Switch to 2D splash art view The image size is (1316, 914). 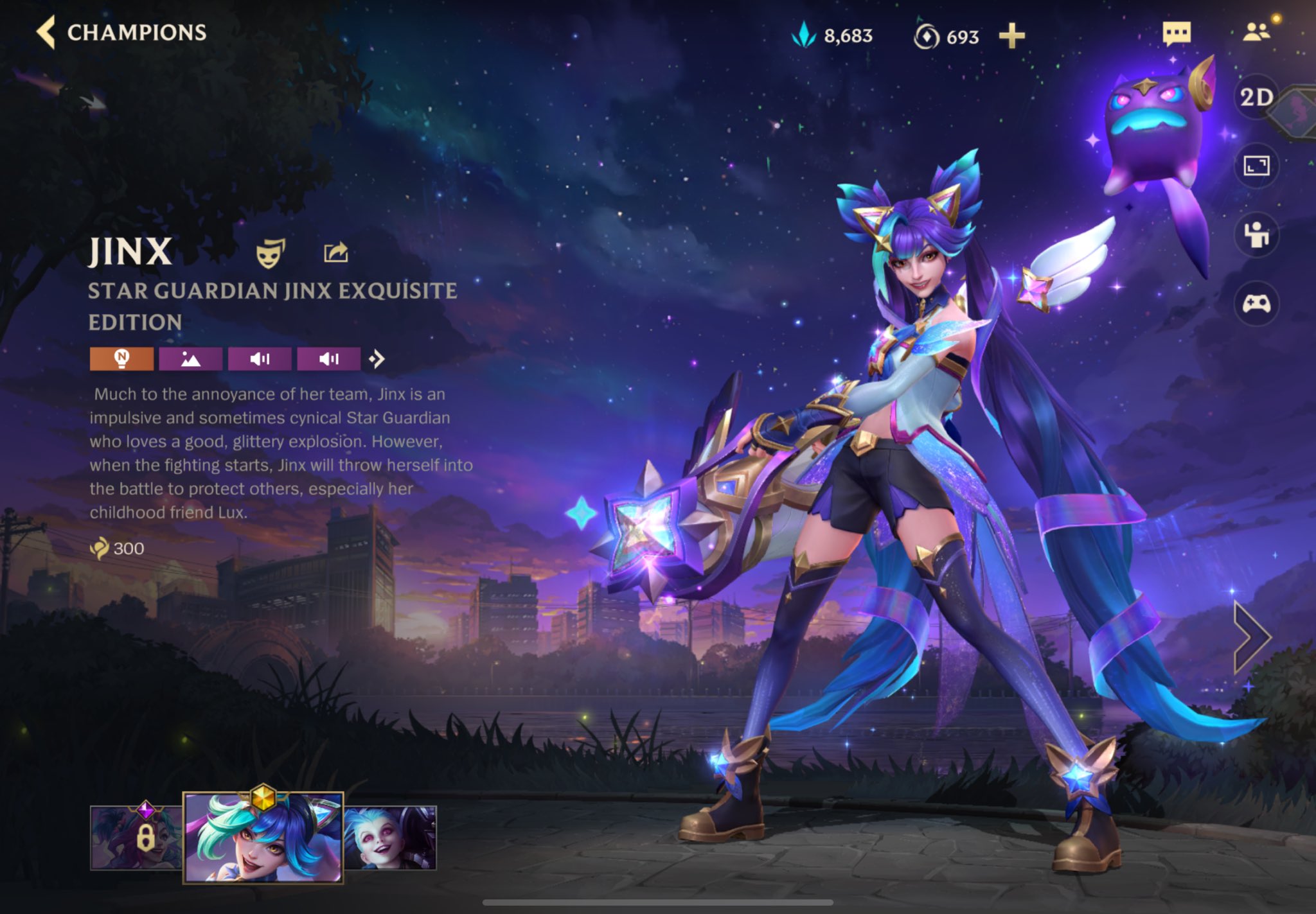[1256, 98]
